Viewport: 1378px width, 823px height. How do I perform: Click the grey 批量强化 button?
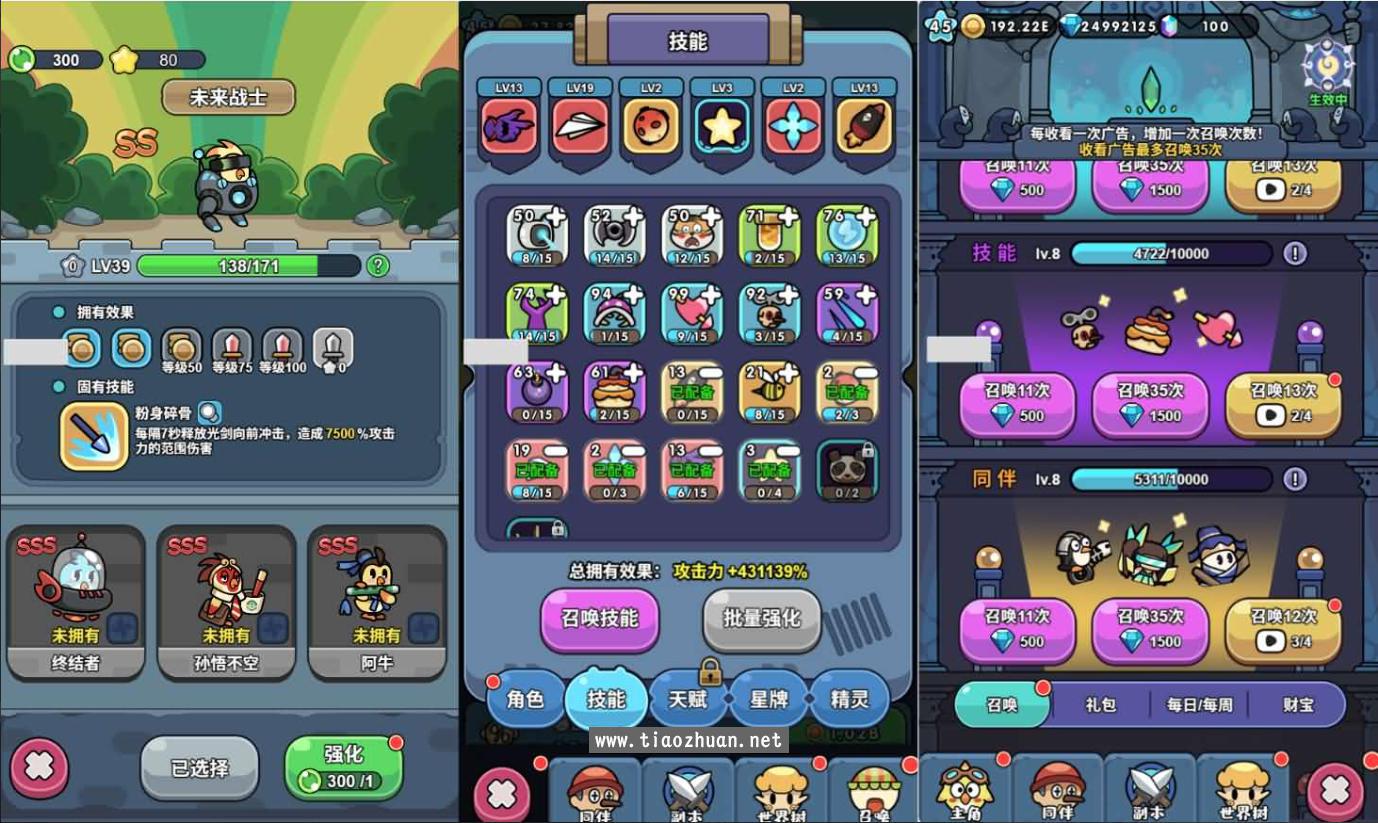(x=762, y=618)
